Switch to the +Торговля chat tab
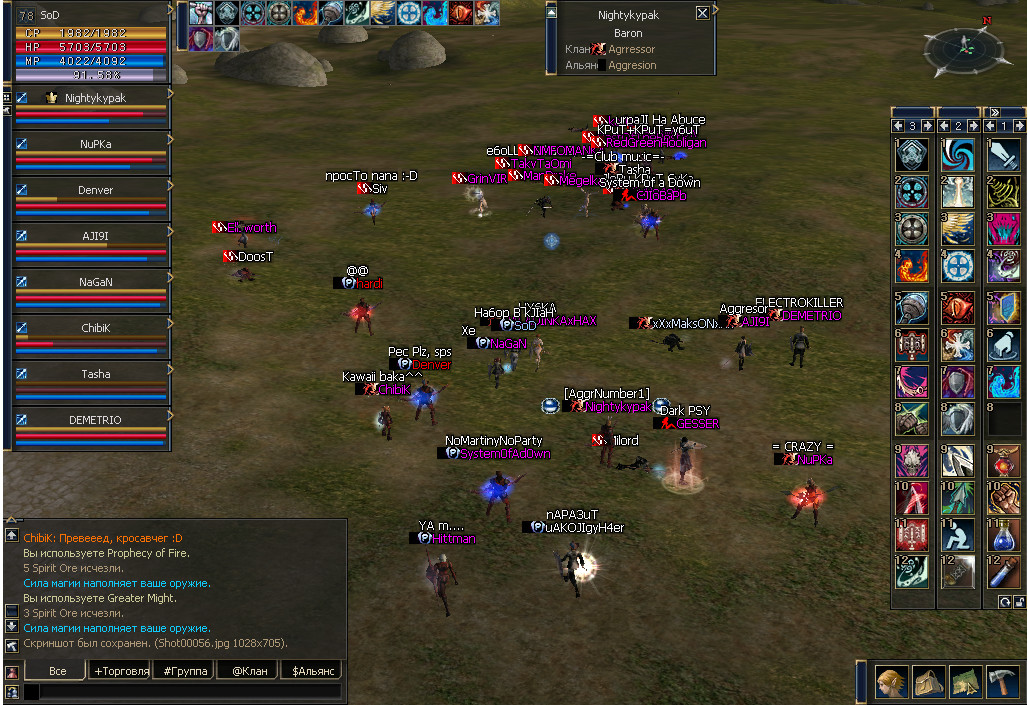 pos(121,671)
